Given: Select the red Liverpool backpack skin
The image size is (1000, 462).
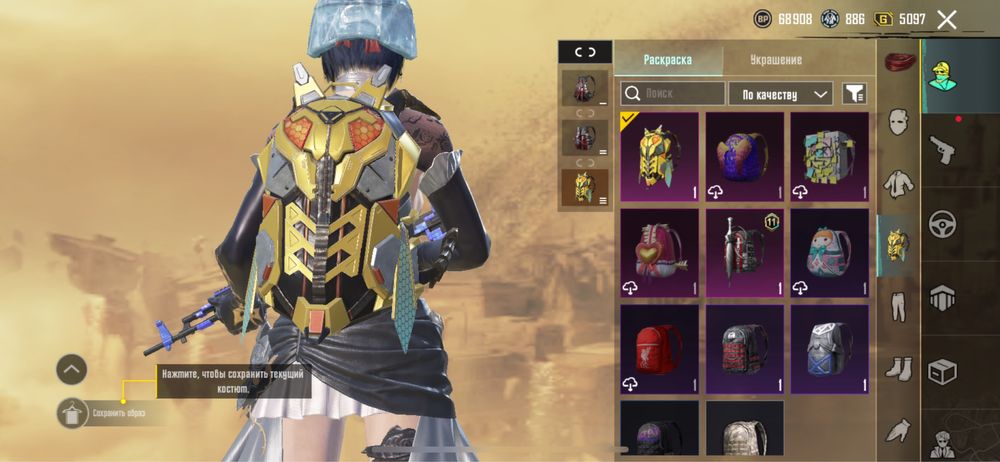Looking at the screenshot, I should (659, 347).
